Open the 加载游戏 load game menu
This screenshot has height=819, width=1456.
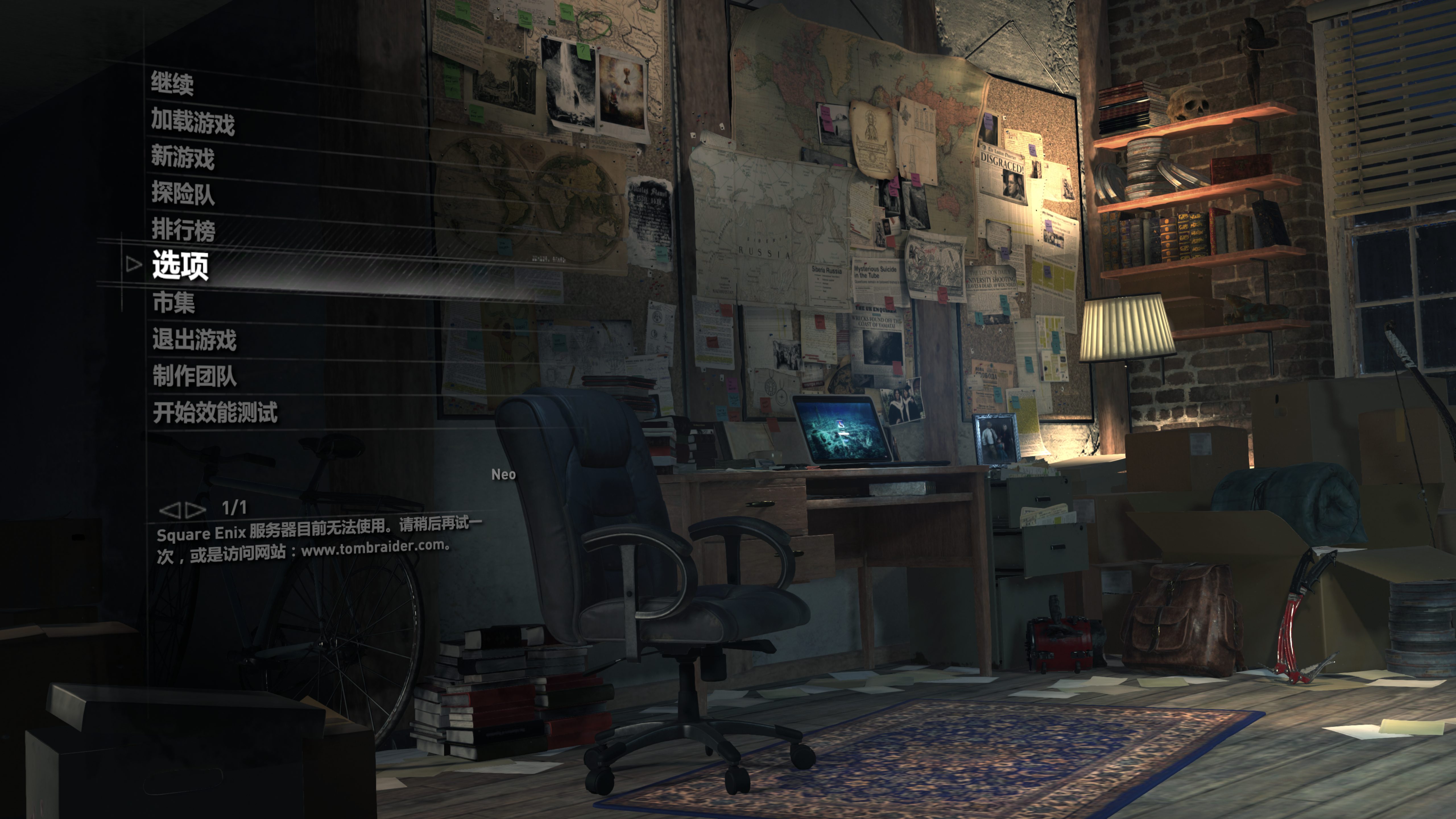click(193, 121)
